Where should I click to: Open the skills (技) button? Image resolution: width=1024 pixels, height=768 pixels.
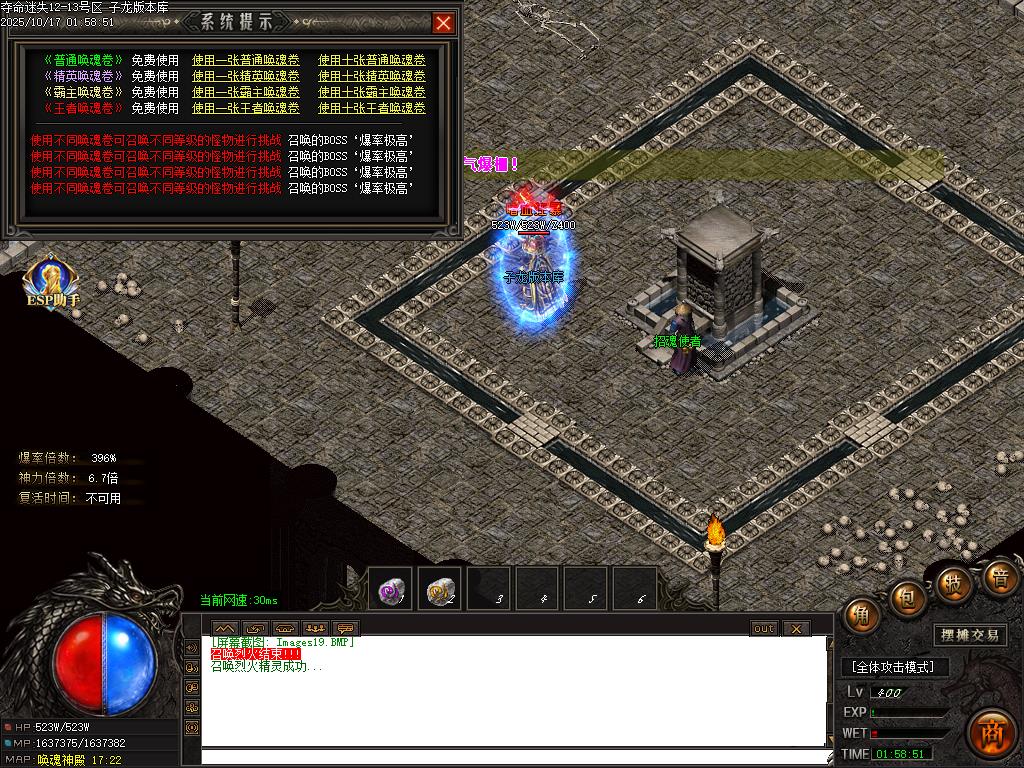pyautogui.click(x=955, y=583)
